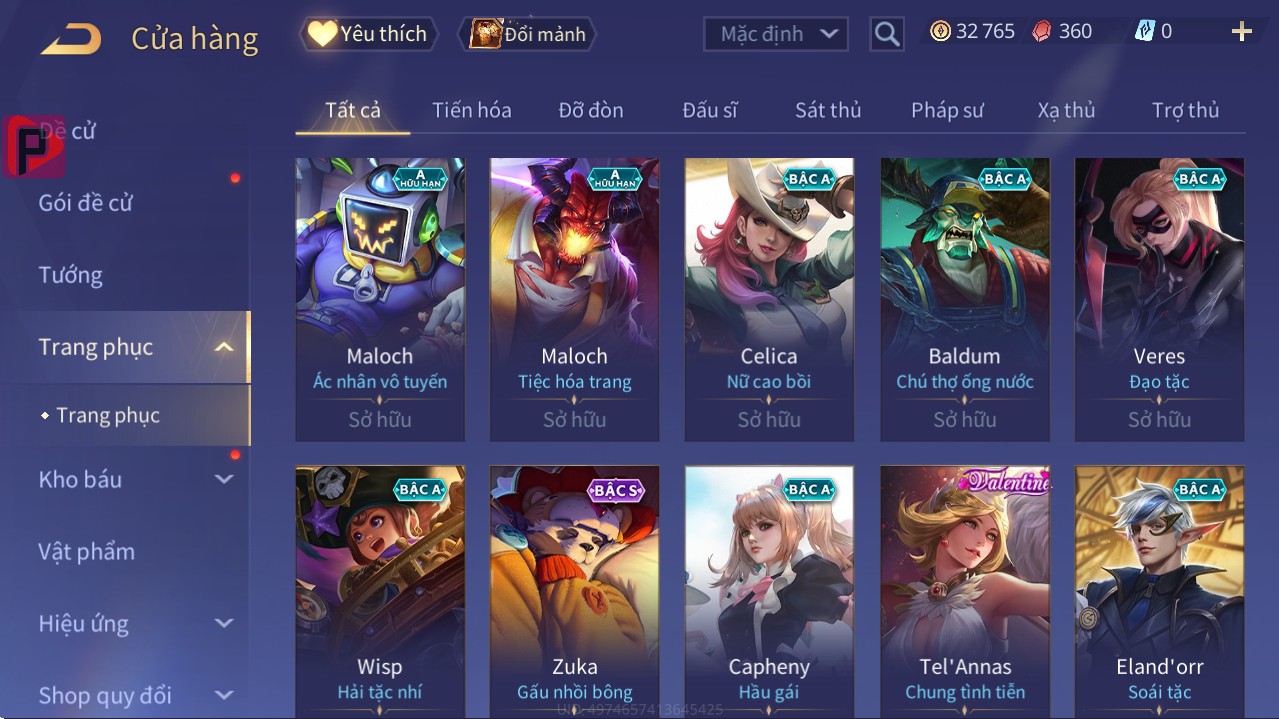
Task: Open the Đổi mảnh exchange
Action: tap(528, 34)
